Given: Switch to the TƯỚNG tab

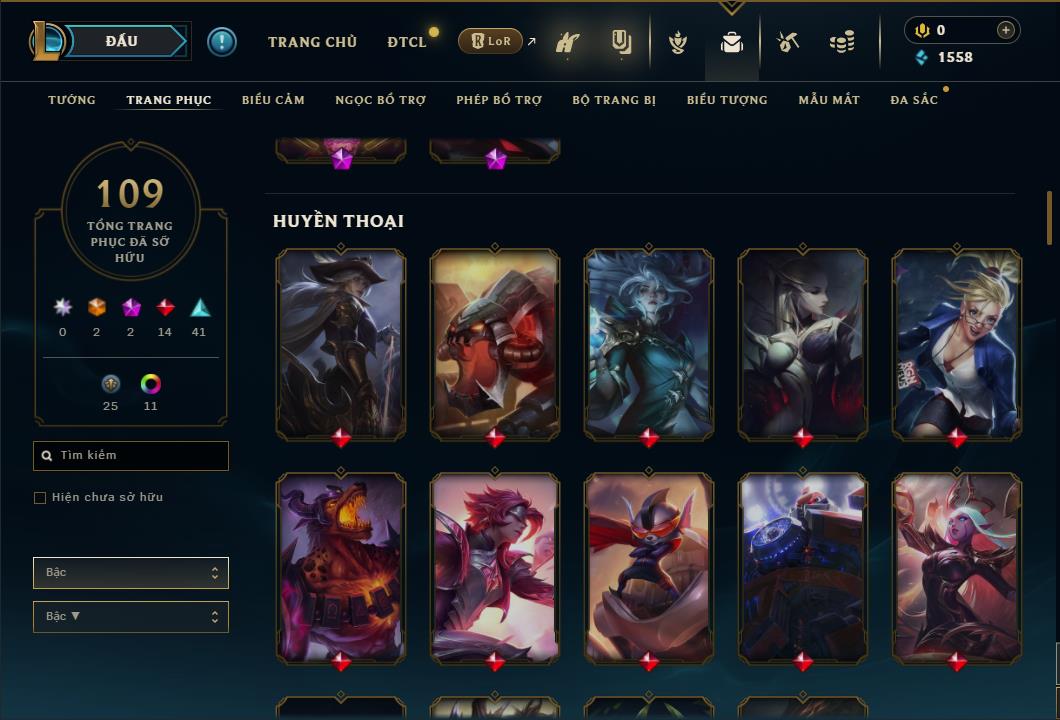Looking at the screenshot, I should [72, 100].
